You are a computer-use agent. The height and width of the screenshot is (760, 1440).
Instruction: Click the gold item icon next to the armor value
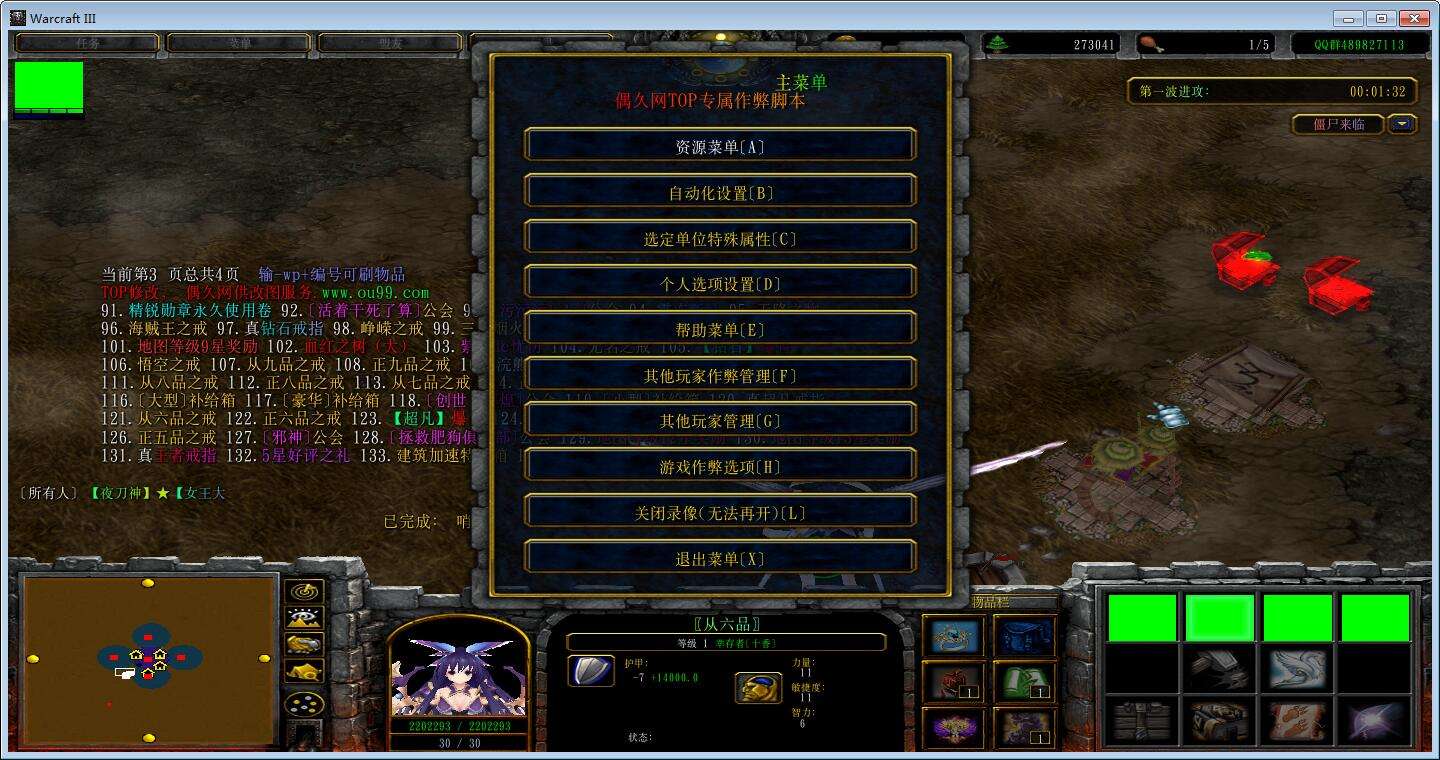pyautogui.click(x=758, y=688)
